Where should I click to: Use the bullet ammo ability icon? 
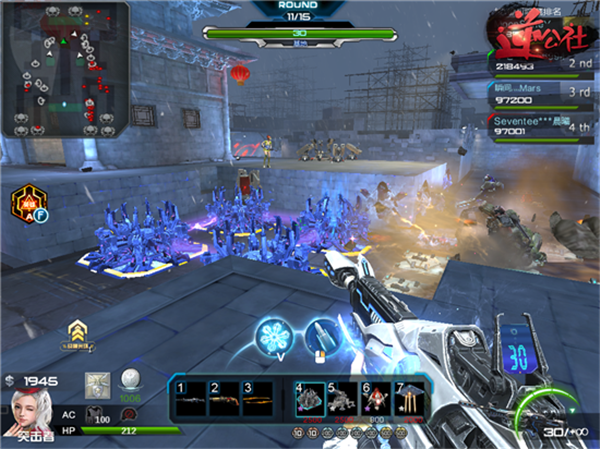point(319,336)
